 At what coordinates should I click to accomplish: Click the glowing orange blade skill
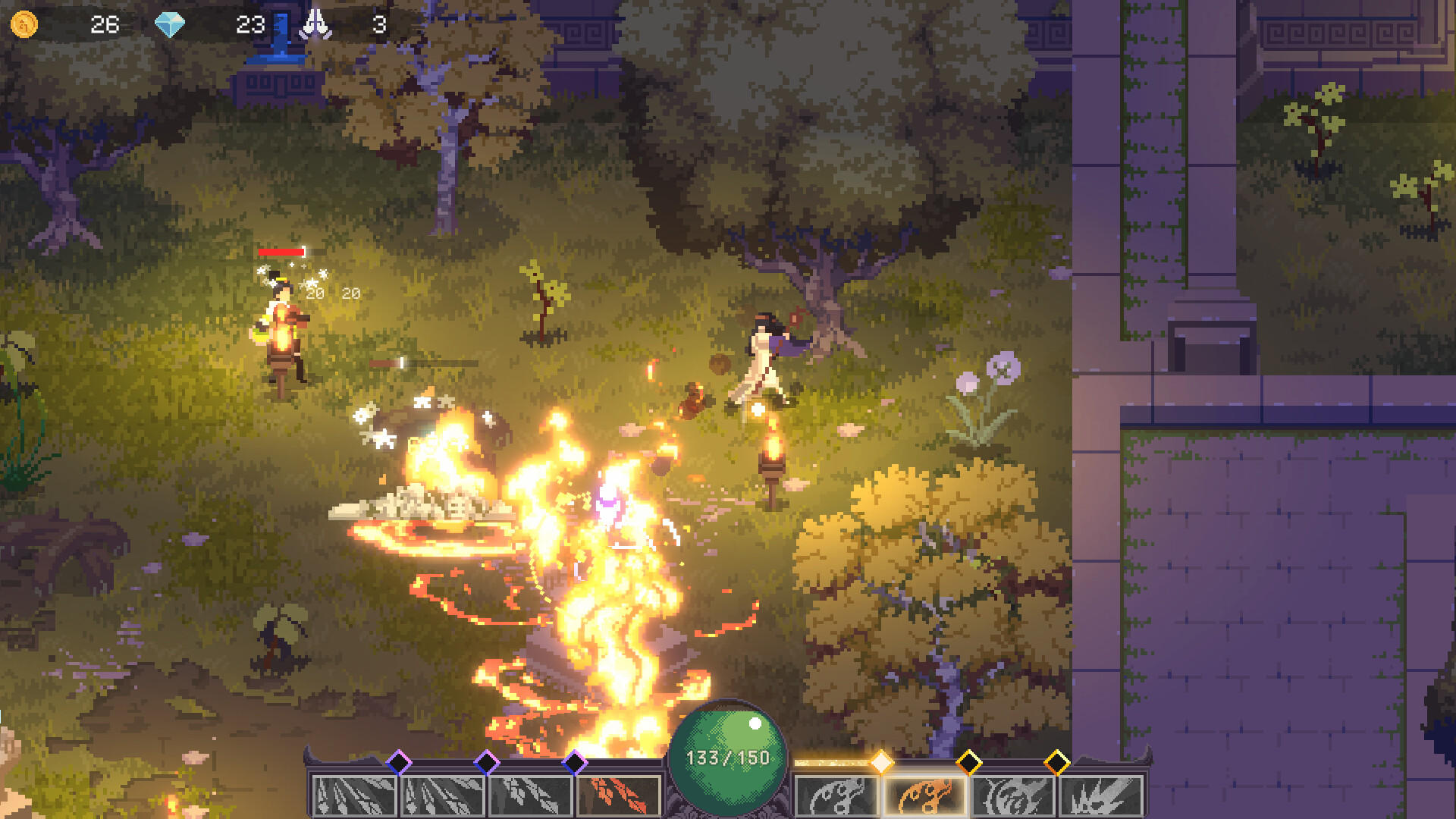924,793
